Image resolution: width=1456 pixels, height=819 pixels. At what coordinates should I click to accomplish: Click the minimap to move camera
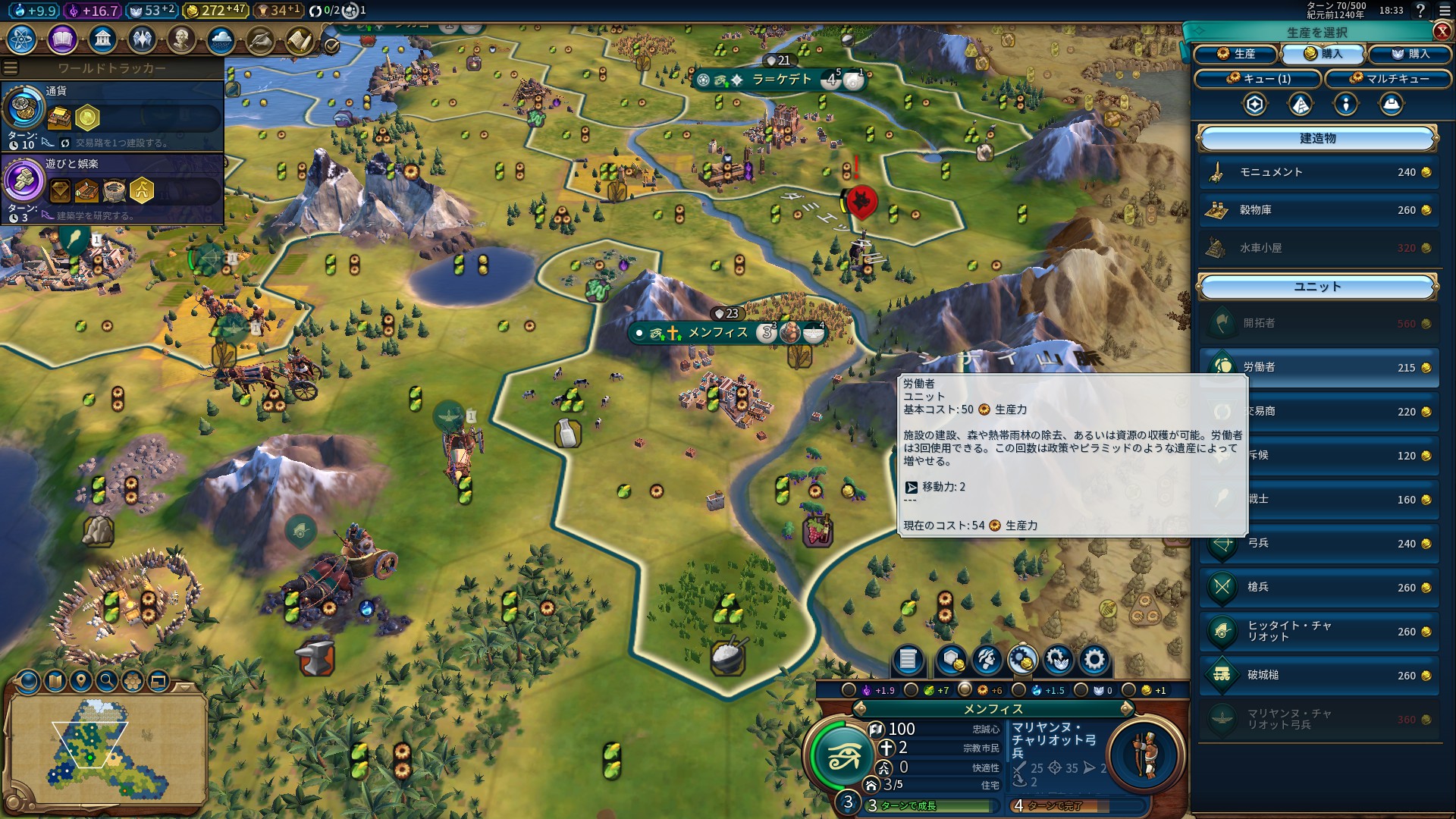pyautogui.click(x=106, y=747)
